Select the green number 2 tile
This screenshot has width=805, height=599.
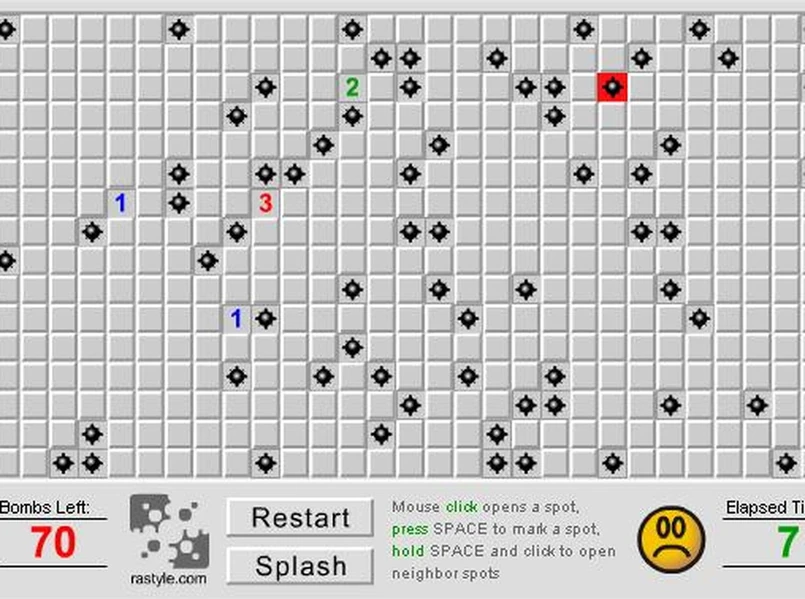pos(352,87)
